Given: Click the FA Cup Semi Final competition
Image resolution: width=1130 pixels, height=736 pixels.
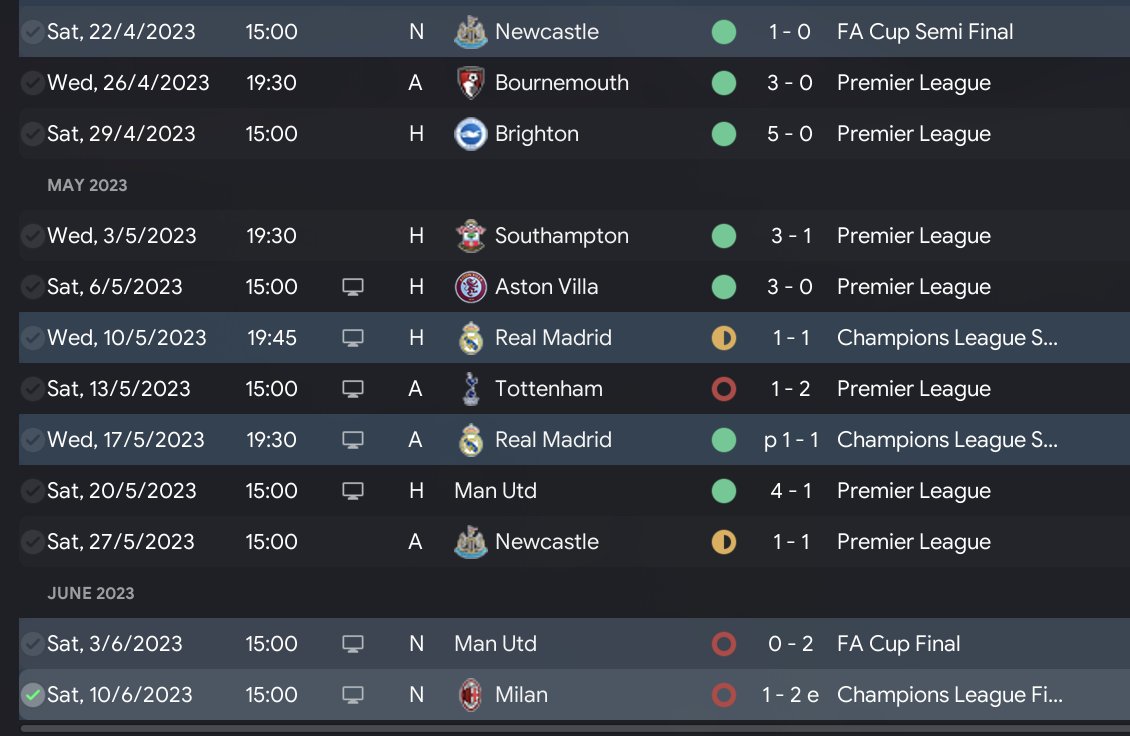Looking at the screenshot, I should (924, 32).
